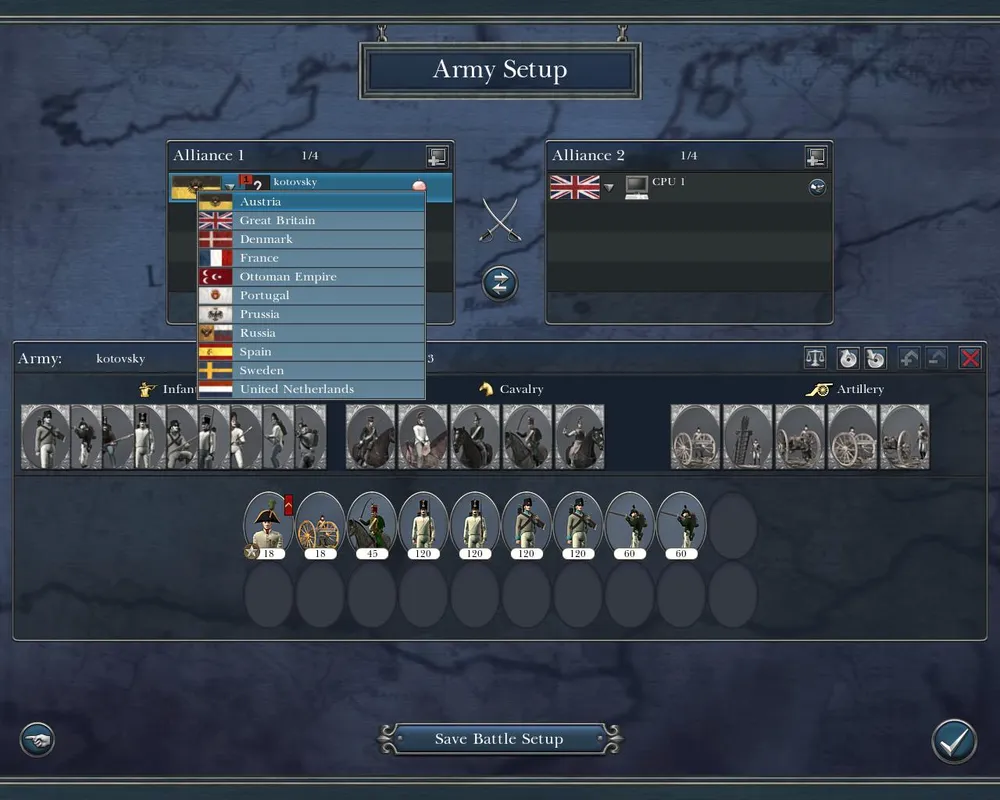Swap alliances with the round arrows button
This screenshot has width=1000, height=800.
[499, 283]
